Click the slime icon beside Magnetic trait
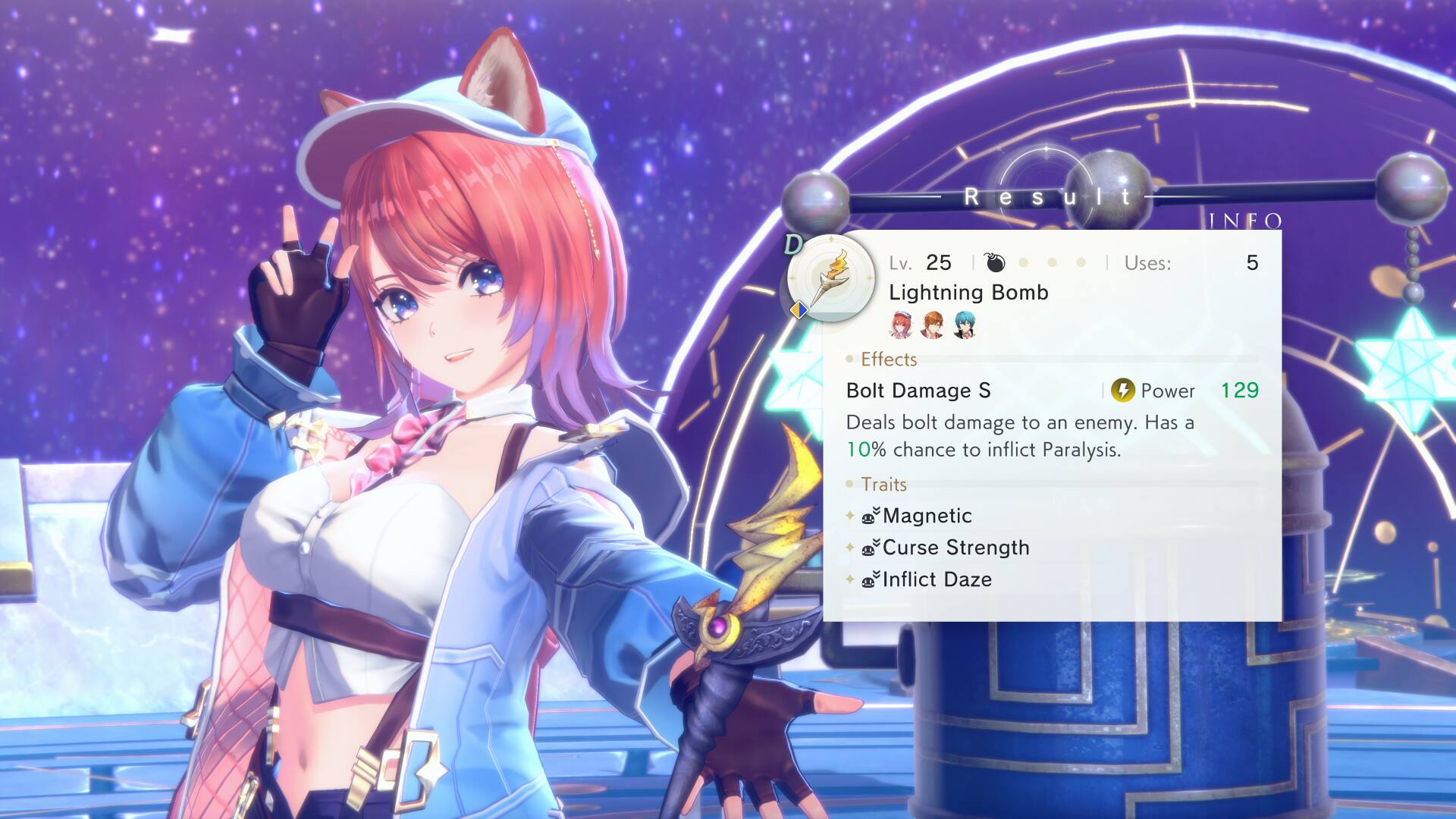The width and height of the screenshot is (1456, 819). coord(869,515)
